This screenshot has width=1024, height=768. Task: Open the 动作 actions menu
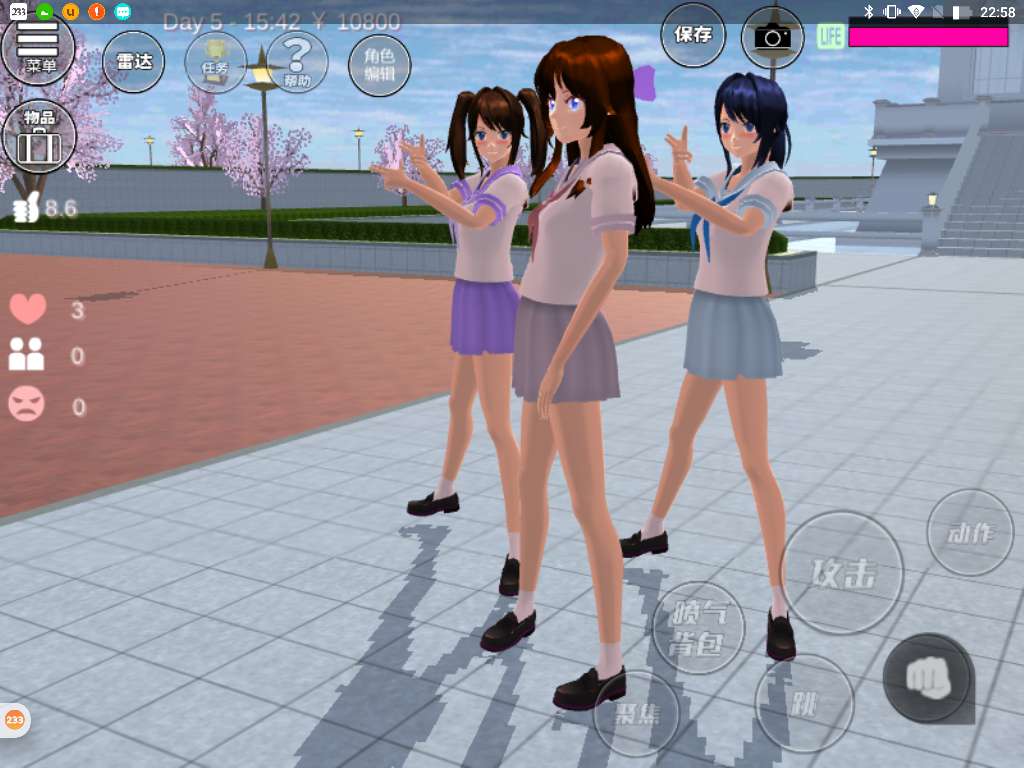(970, 532)
